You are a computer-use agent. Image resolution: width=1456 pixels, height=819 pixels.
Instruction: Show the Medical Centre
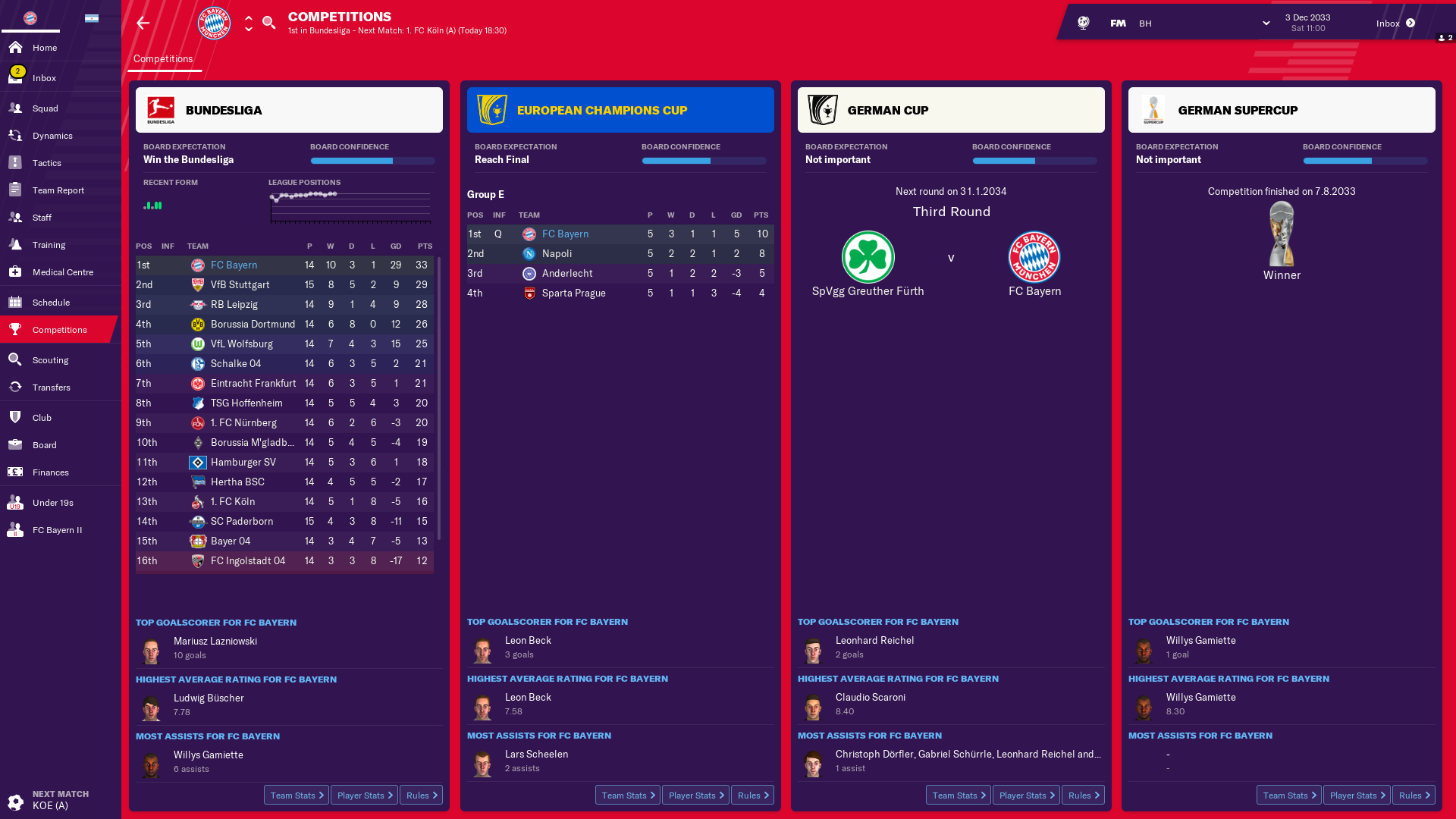(x=62, y=272)
